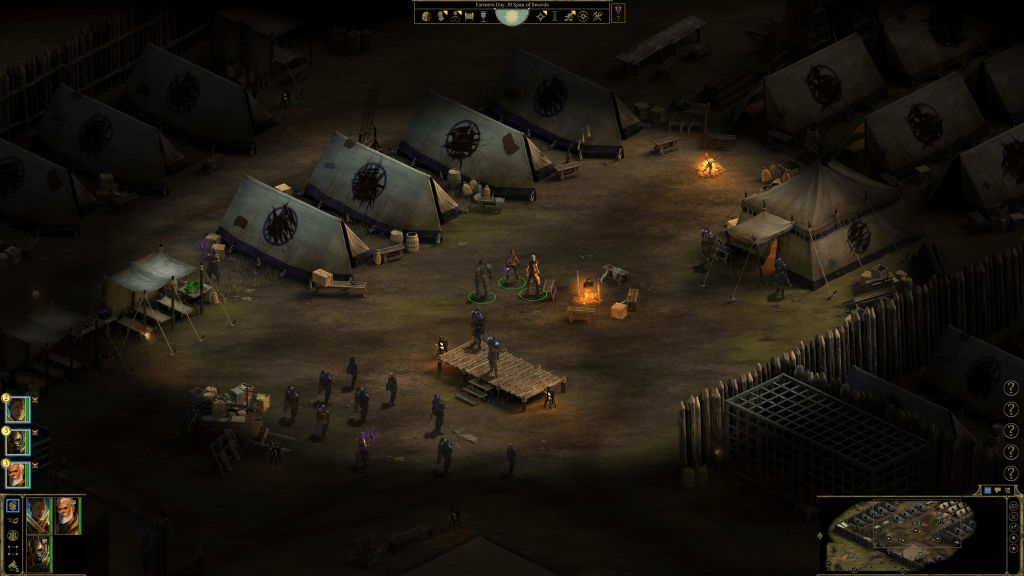Open the character sheet helmet icon
The width and height of the screenshot is (1024, 576).
point(440,16)
